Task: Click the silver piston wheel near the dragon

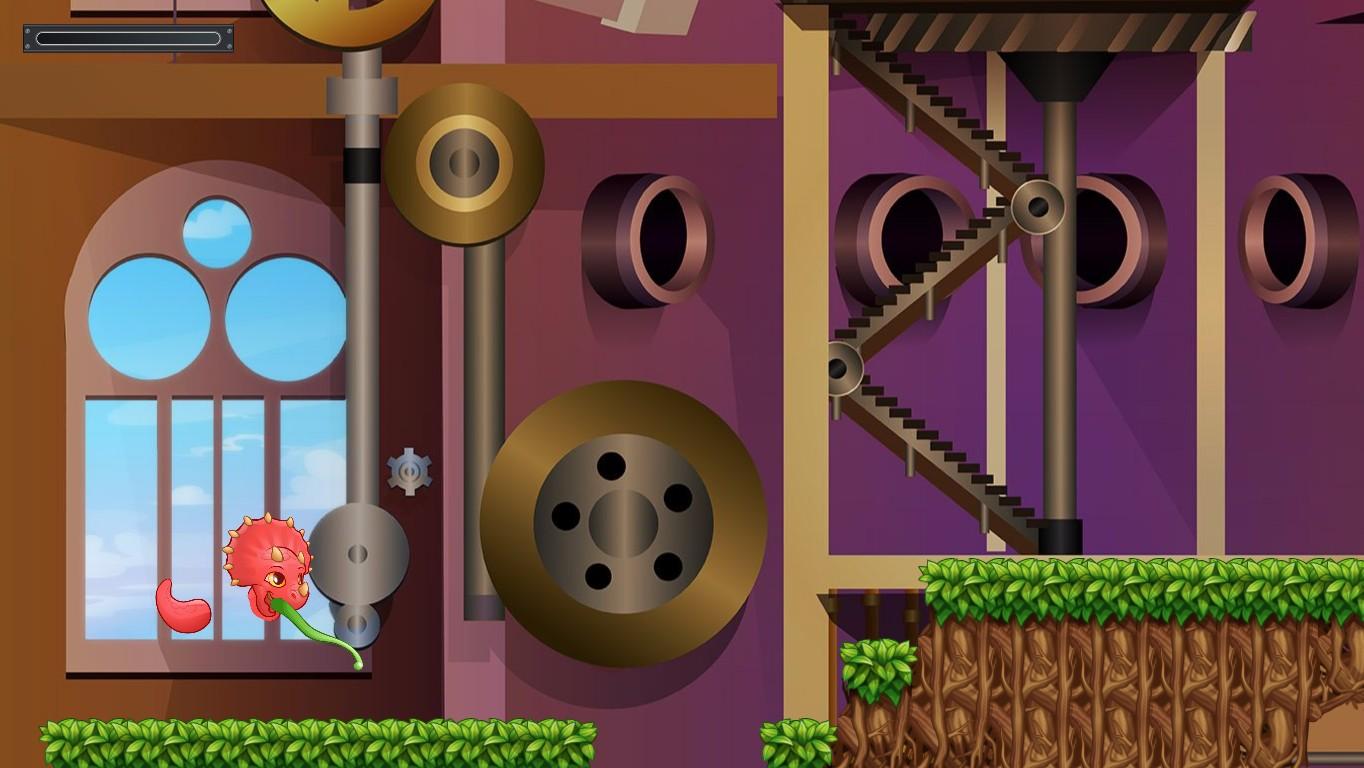Action: click(x=360, y=555)
